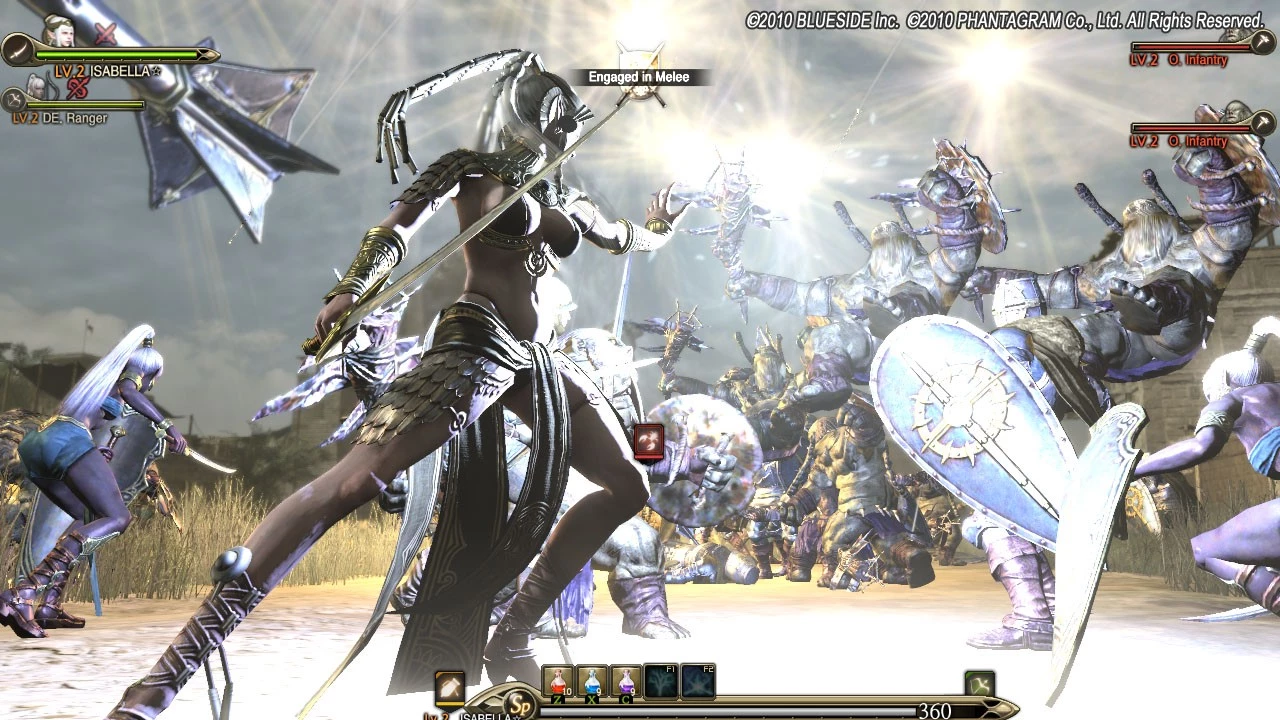Use the blue potion slot
Screen dimensions: 1280x720
[x=592, y=681]
